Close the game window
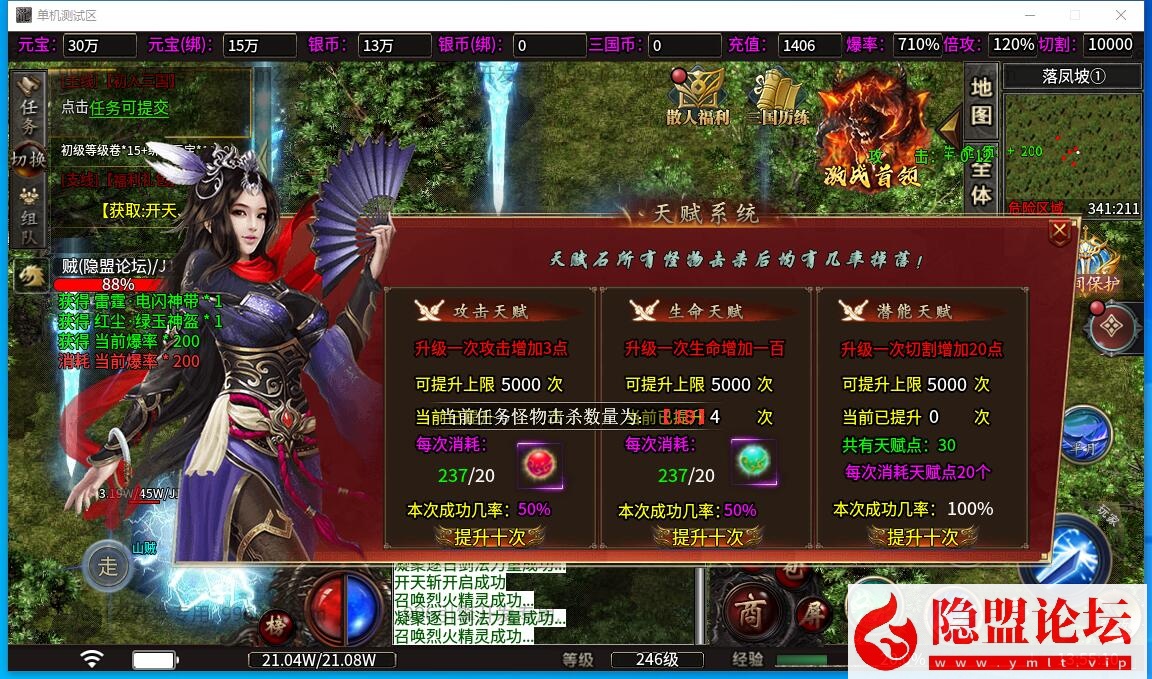The image size is (1152, 679). (x=1121, y=15)
